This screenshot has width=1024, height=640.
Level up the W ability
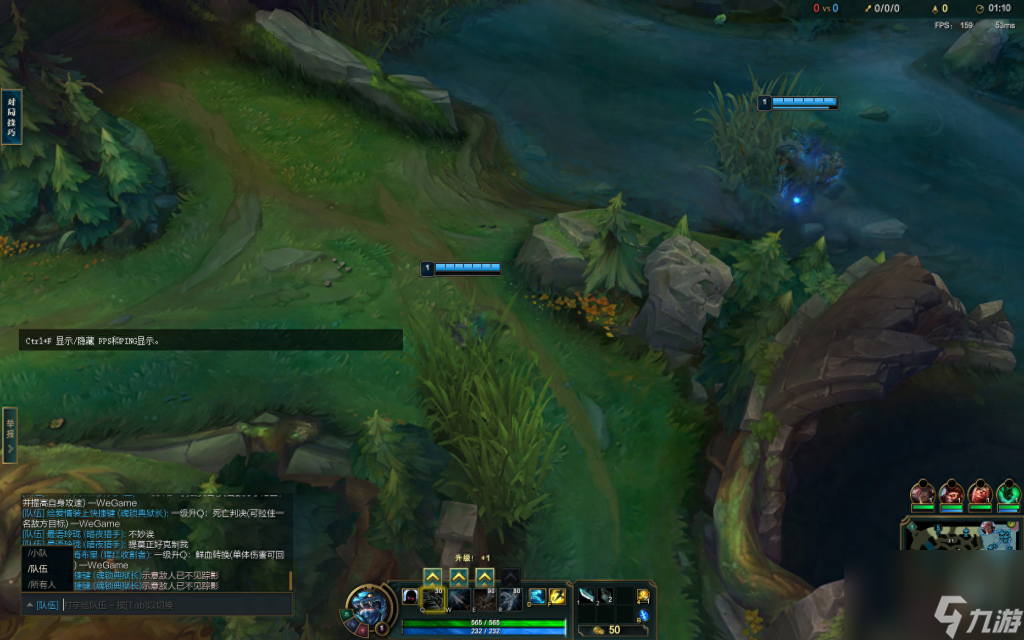click(x=459, y=577)
